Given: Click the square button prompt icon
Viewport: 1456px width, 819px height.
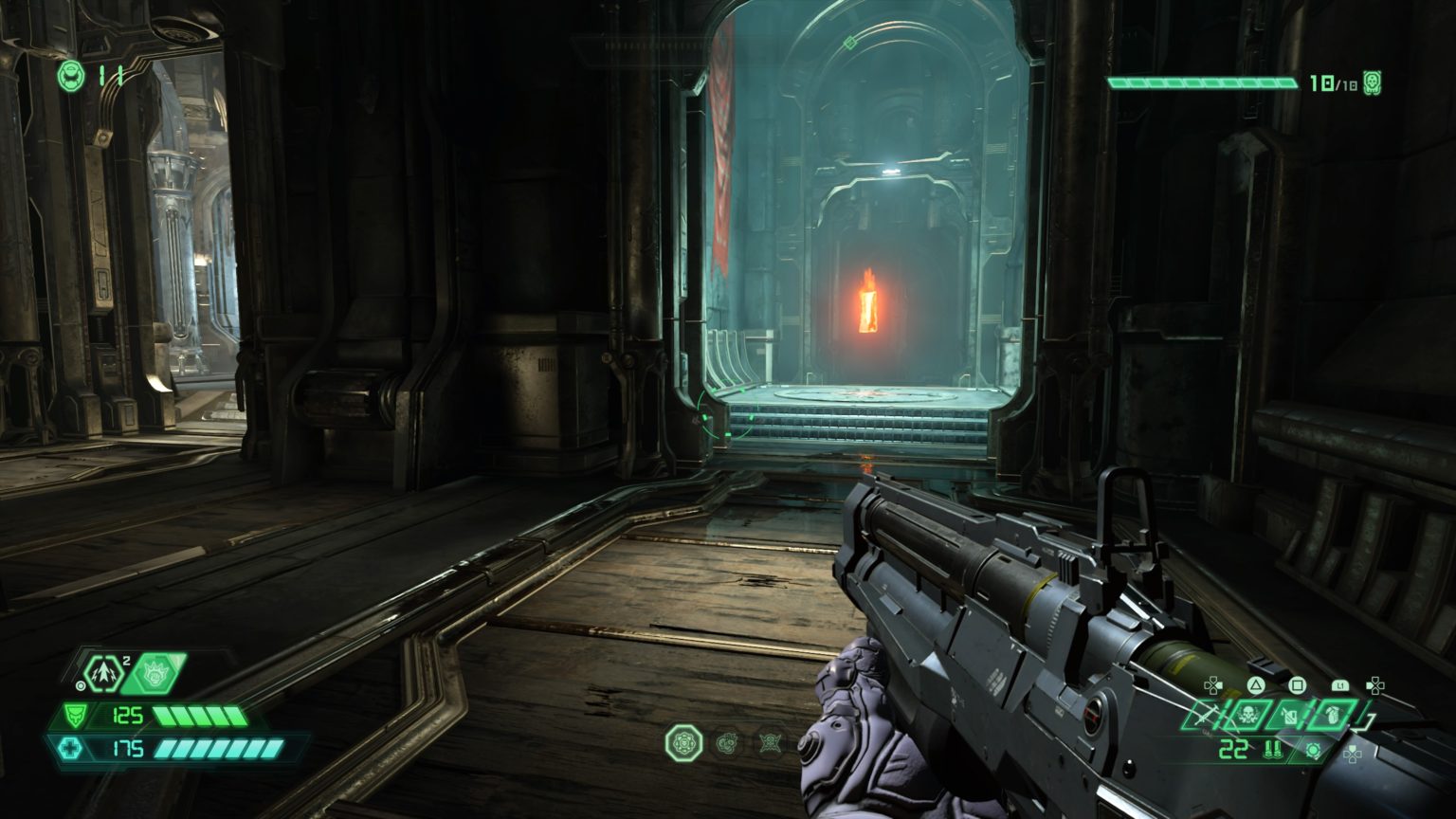Looking at the screenshot, I should click(x=1298, y=686).
